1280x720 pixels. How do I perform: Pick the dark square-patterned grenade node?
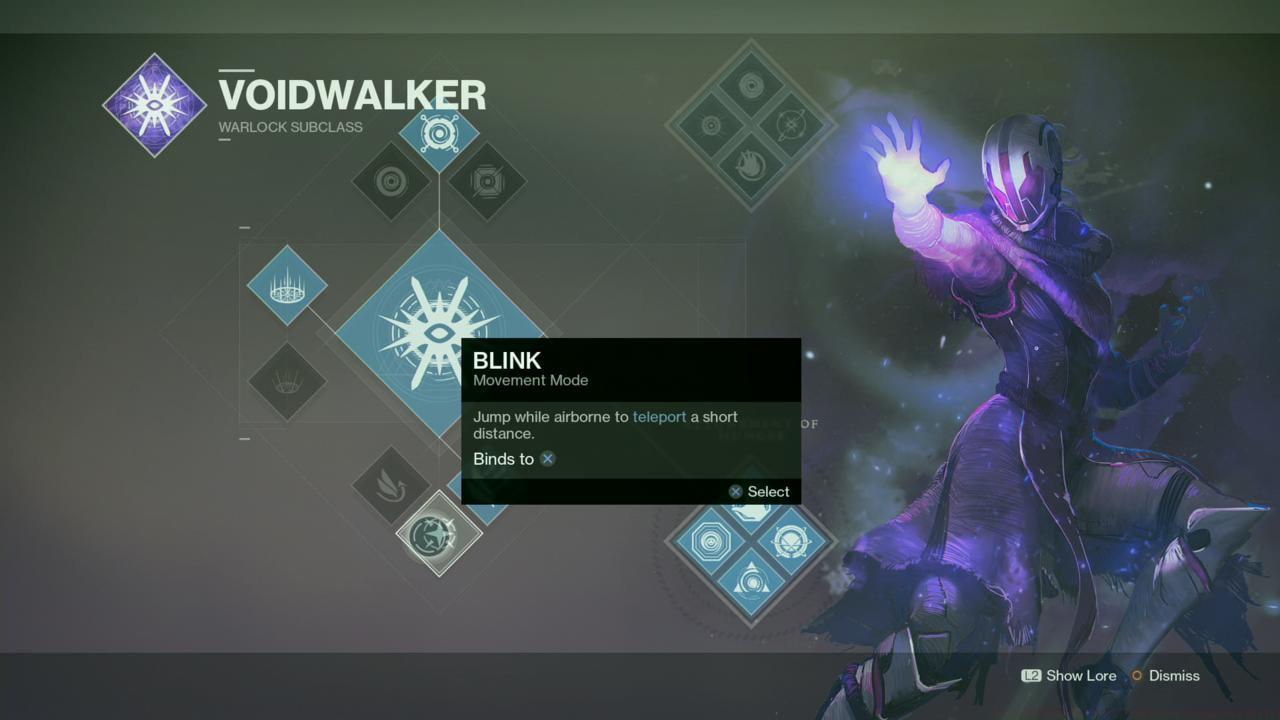(487, 181)
